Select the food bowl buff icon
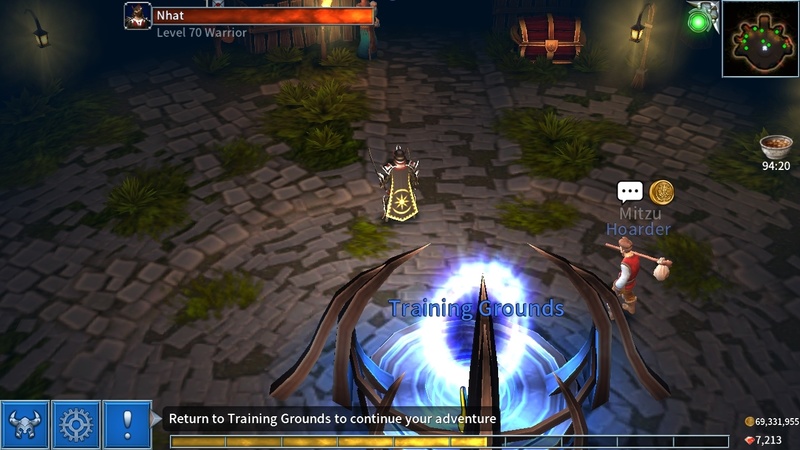 pyautogui.click(x=776, y=146)
